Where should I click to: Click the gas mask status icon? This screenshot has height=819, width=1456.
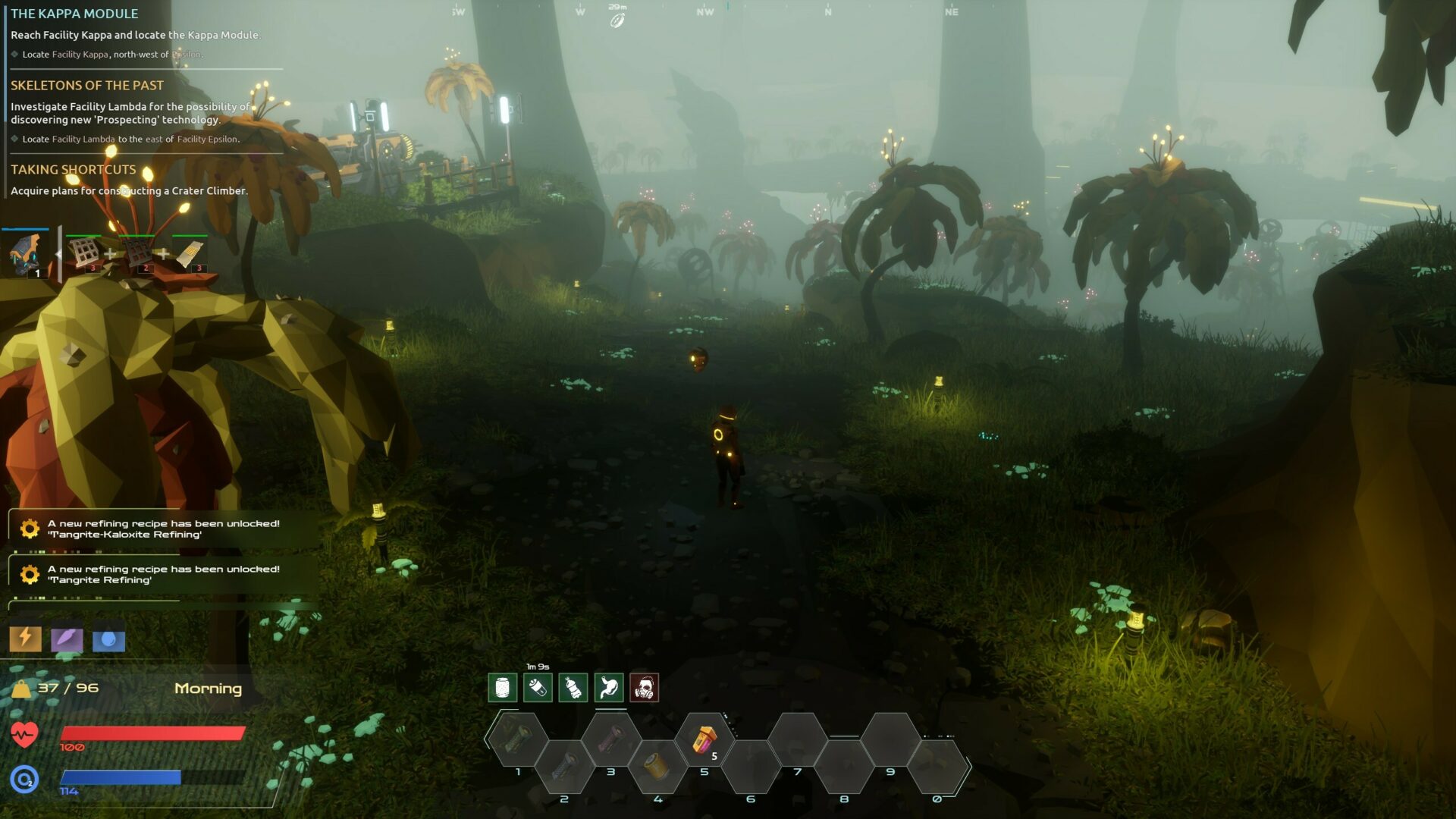(x=644, y=688)
